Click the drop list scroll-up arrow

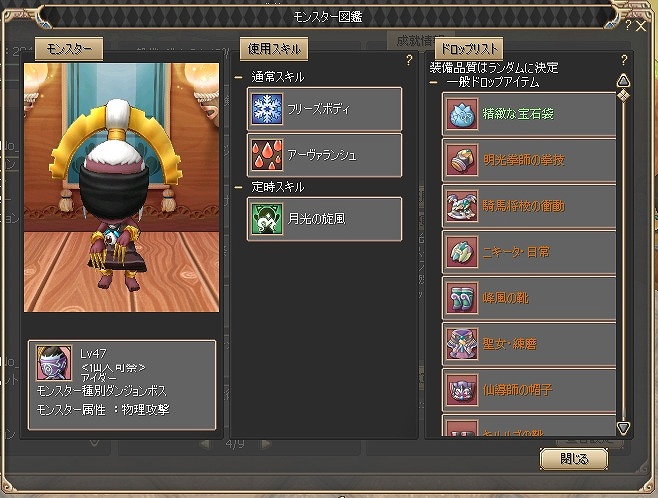tap(622, 80)
